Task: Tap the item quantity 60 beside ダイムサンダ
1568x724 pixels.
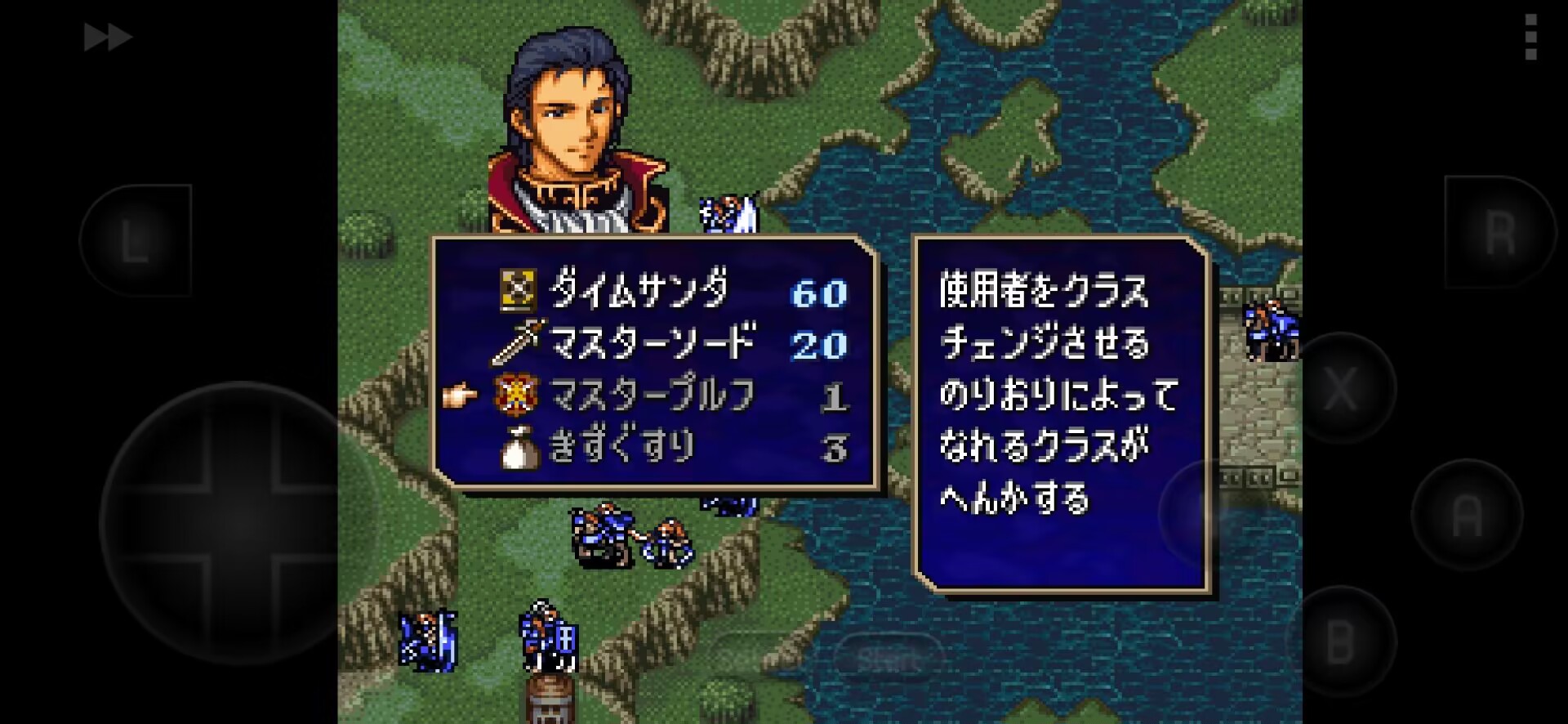Action: pyautogui.click(x=819, y=293)
